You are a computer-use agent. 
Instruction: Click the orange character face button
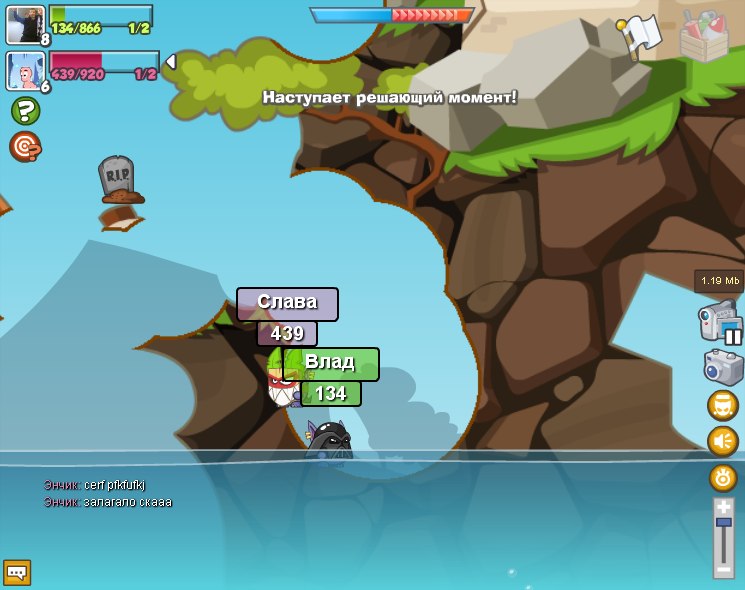pyautogui.click(x=723, y=405)
